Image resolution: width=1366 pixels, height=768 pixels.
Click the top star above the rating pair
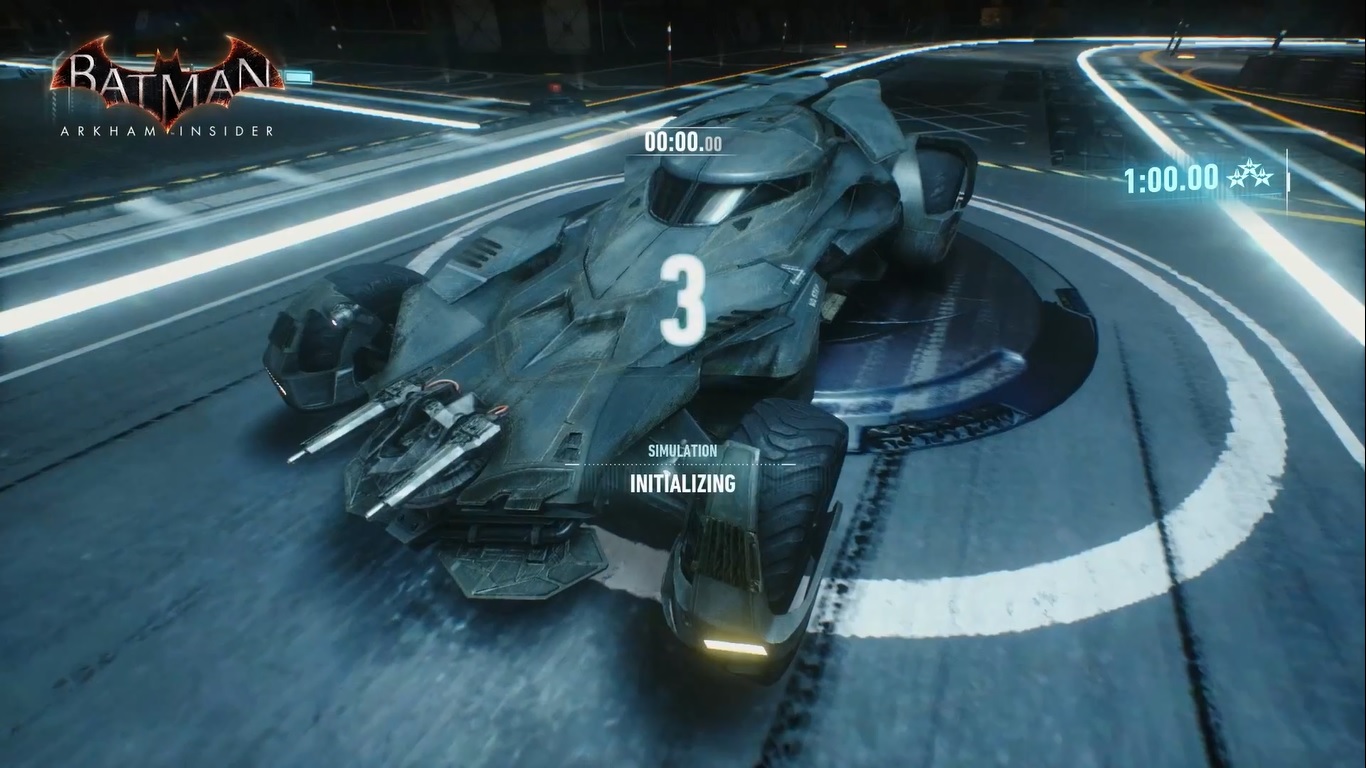pos(1250,166)
